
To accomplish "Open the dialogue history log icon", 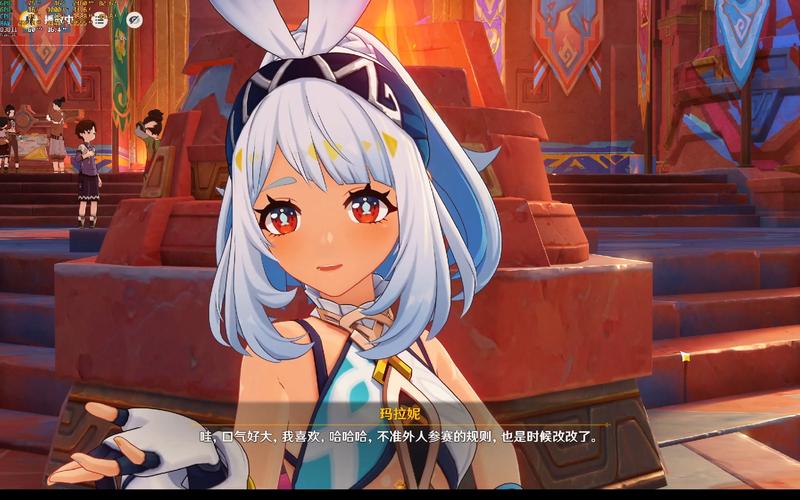I will coord(100,19).
